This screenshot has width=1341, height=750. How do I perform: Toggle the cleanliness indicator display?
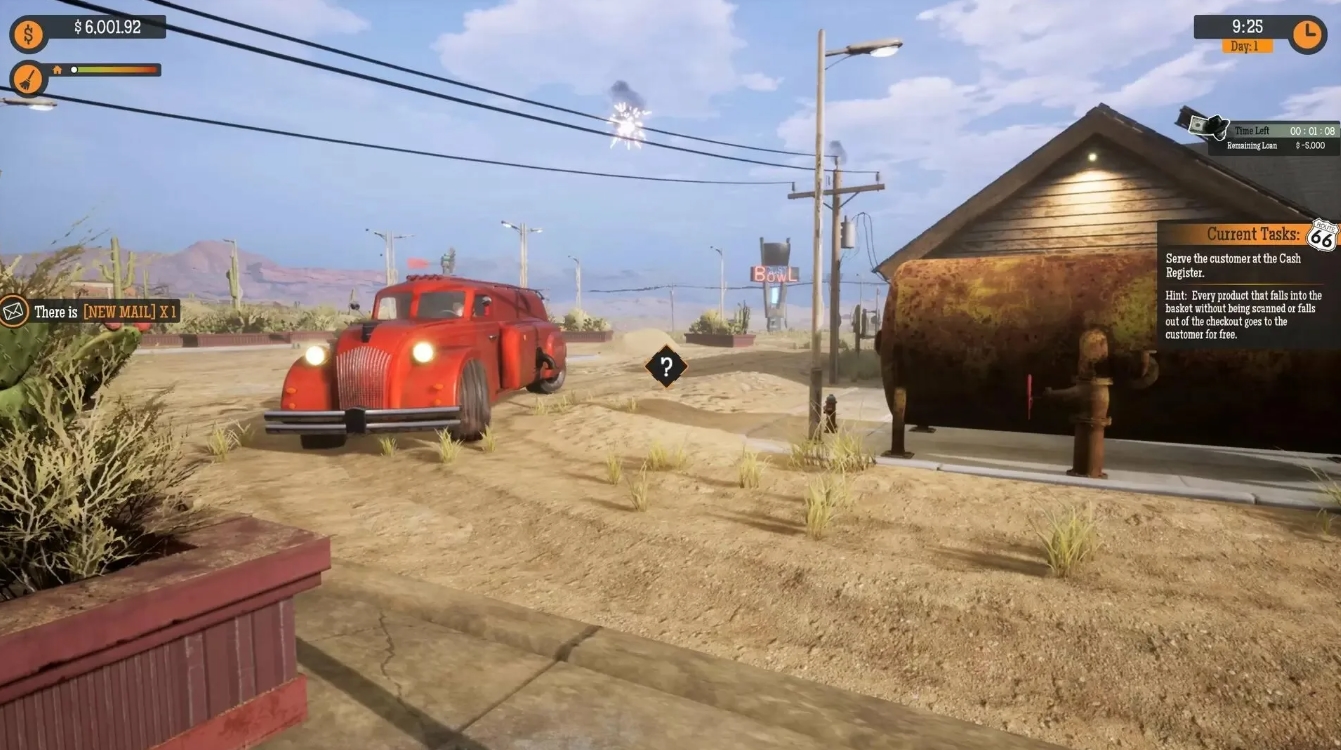[x=27, y=76]
